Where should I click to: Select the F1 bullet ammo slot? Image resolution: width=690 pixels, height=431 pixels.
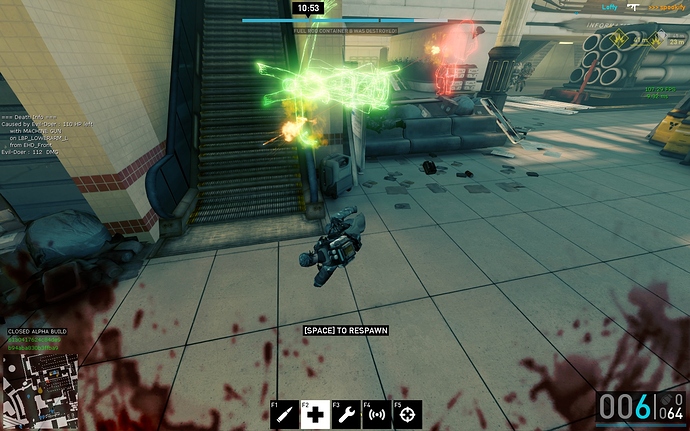click(285, 414)
